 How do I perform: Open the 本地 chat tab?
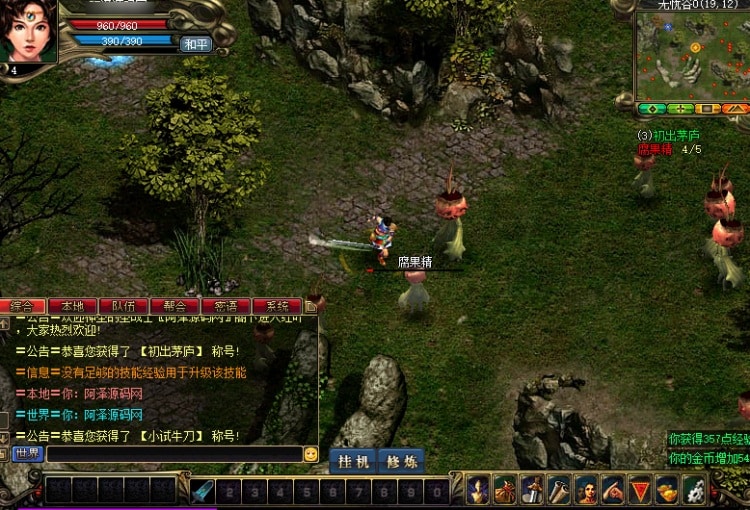(x=73, y=306)
